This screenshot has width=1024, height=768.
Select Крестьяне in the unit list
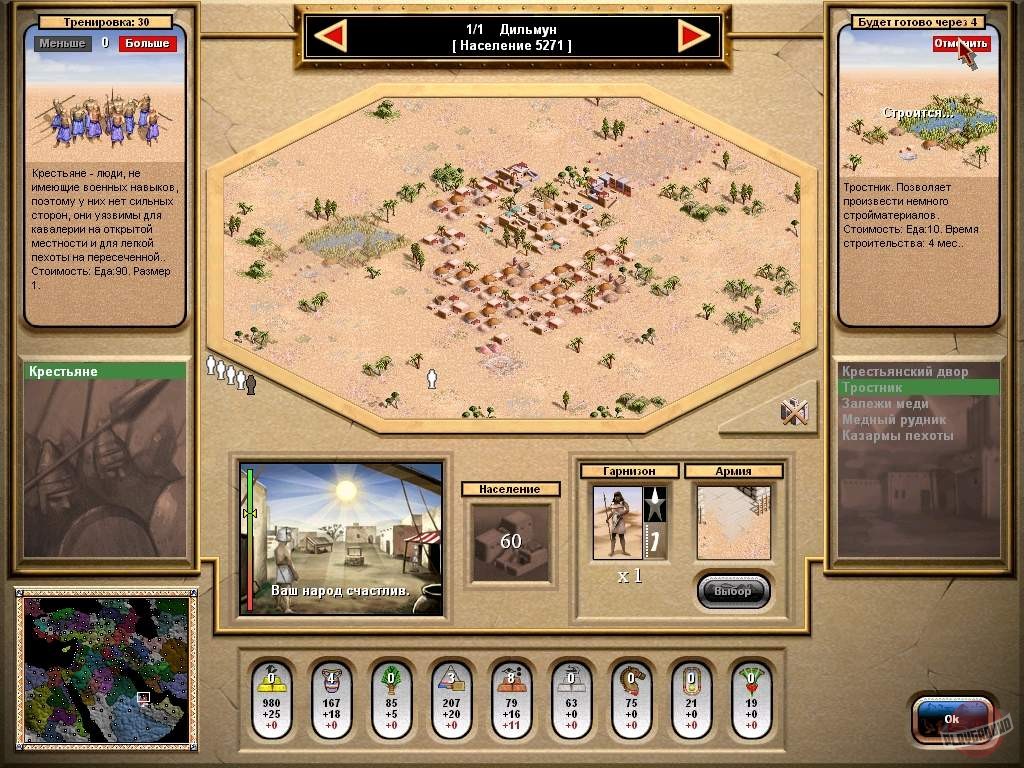105,372
